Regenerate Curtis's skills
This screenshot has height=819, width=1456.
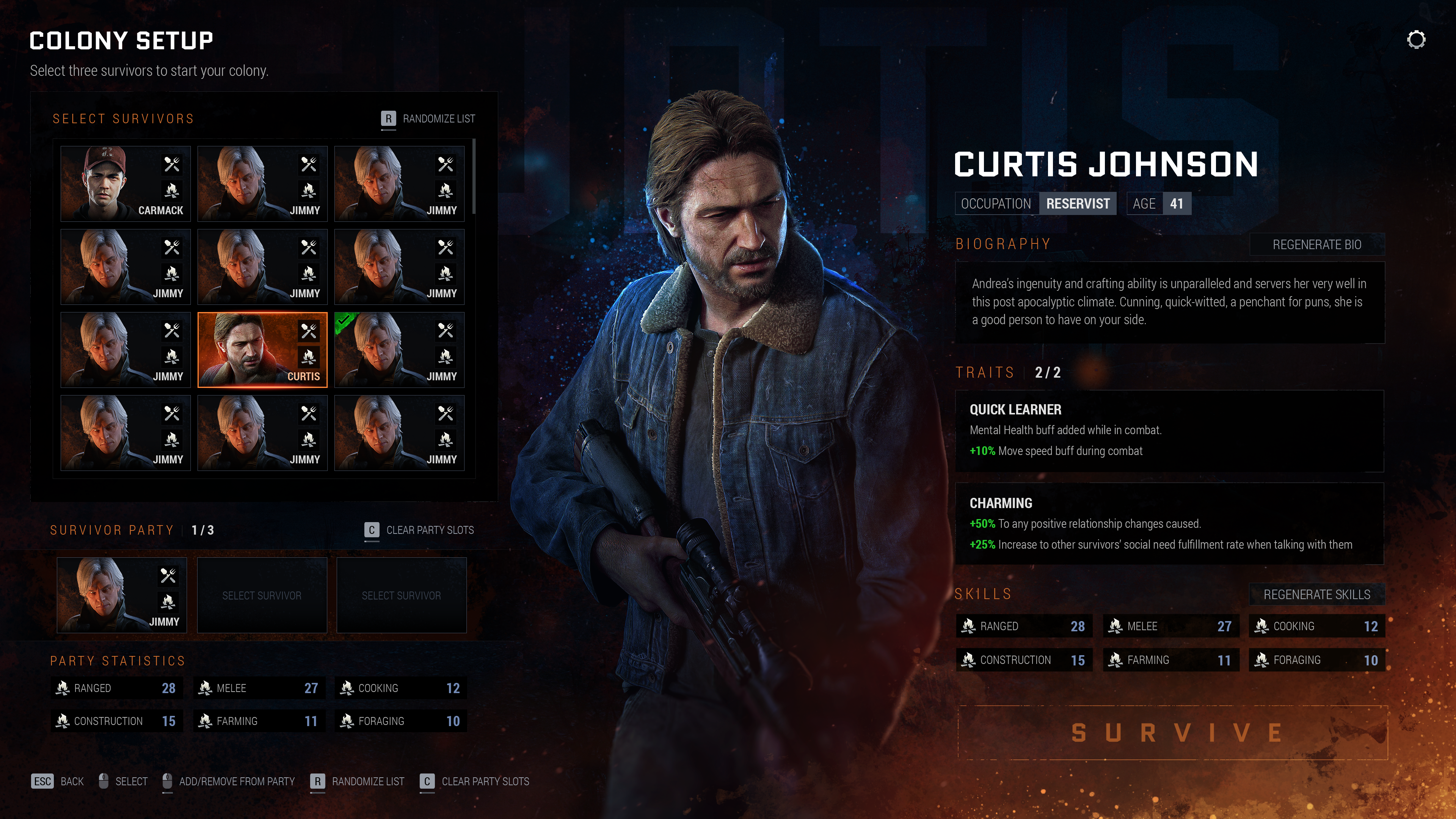[1316, 595]
